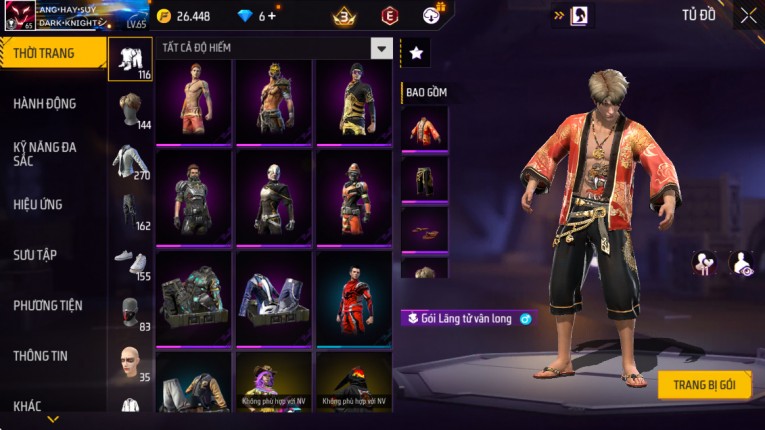This screenshot has width=765, height=430.
Task: Select the face mask subcategory icon
Action: (130, 311)
